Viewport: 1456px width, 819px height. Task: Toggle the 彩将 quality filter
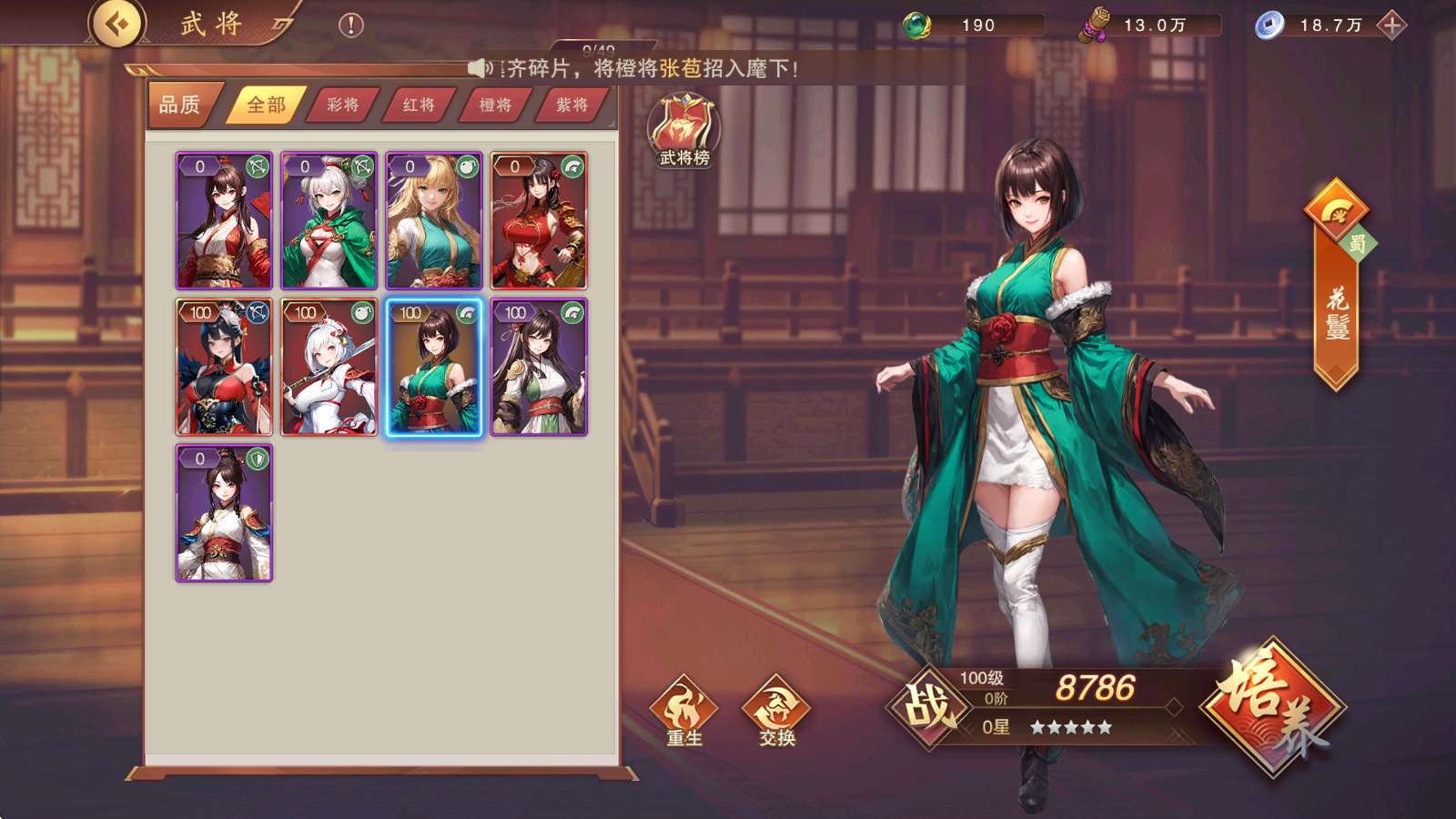(x=342, y=105)
